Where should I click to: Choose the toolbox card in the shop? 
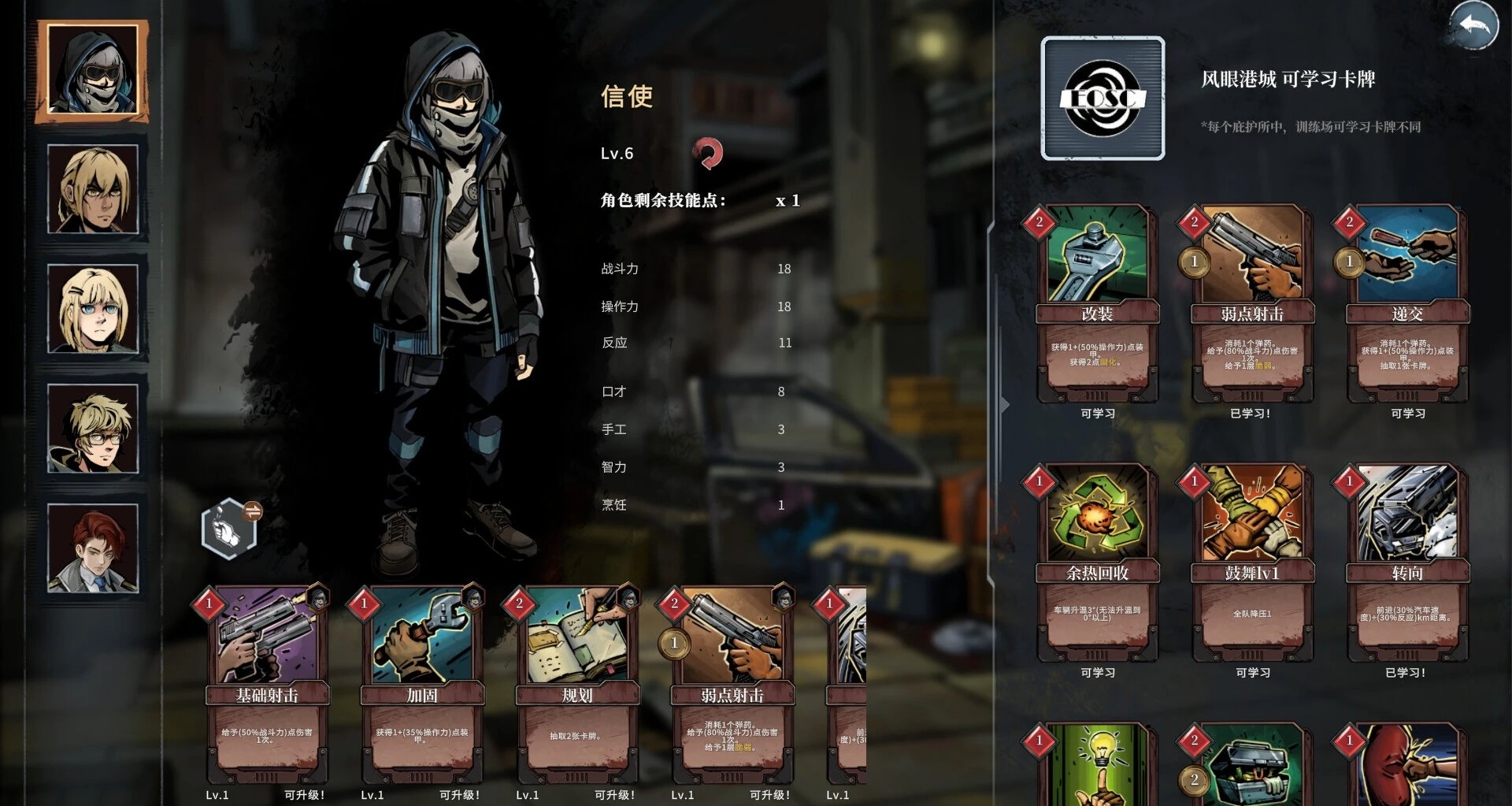[1252, 764]
